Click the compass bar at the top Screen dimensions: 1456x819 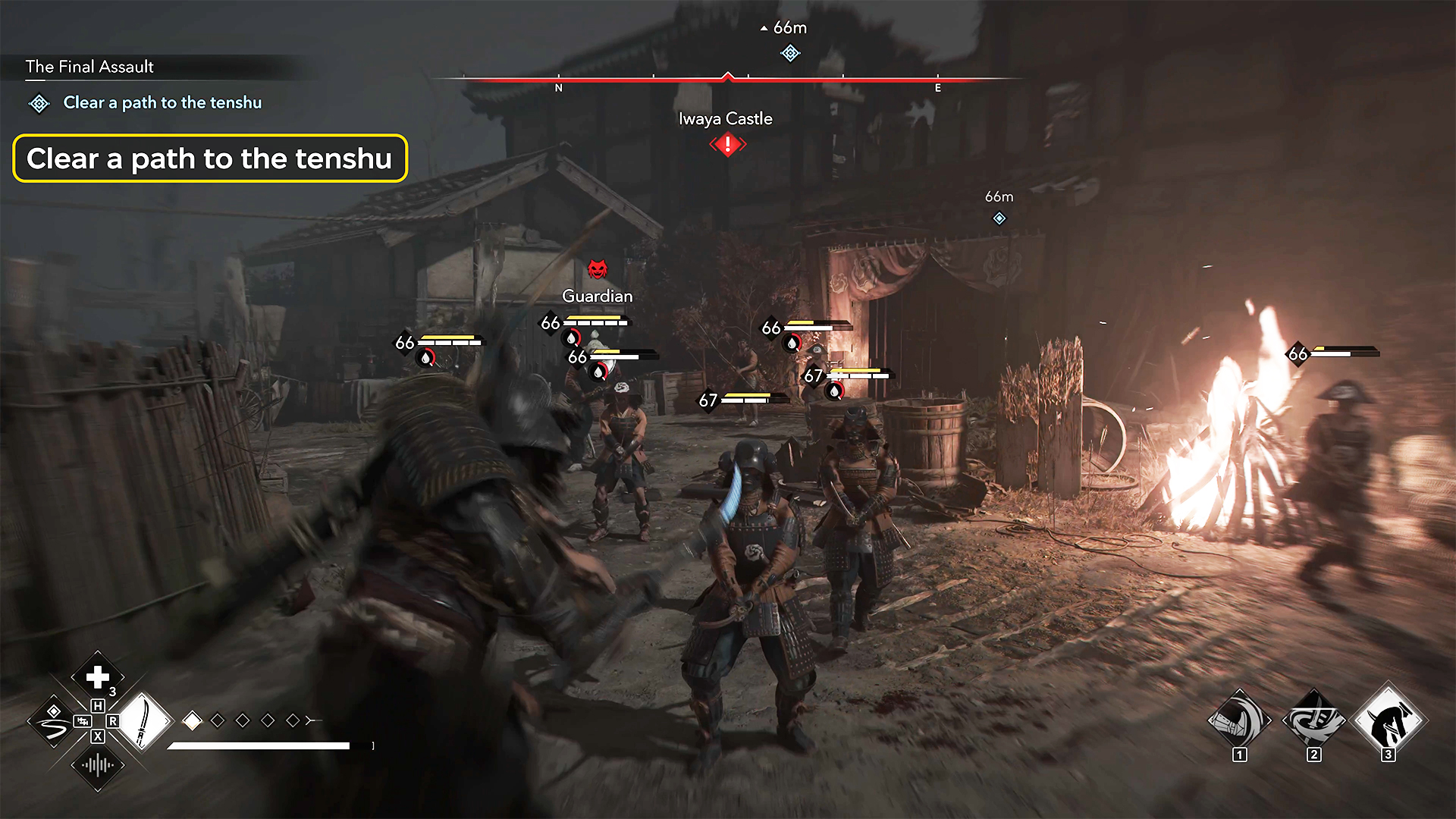click(728, 79)
